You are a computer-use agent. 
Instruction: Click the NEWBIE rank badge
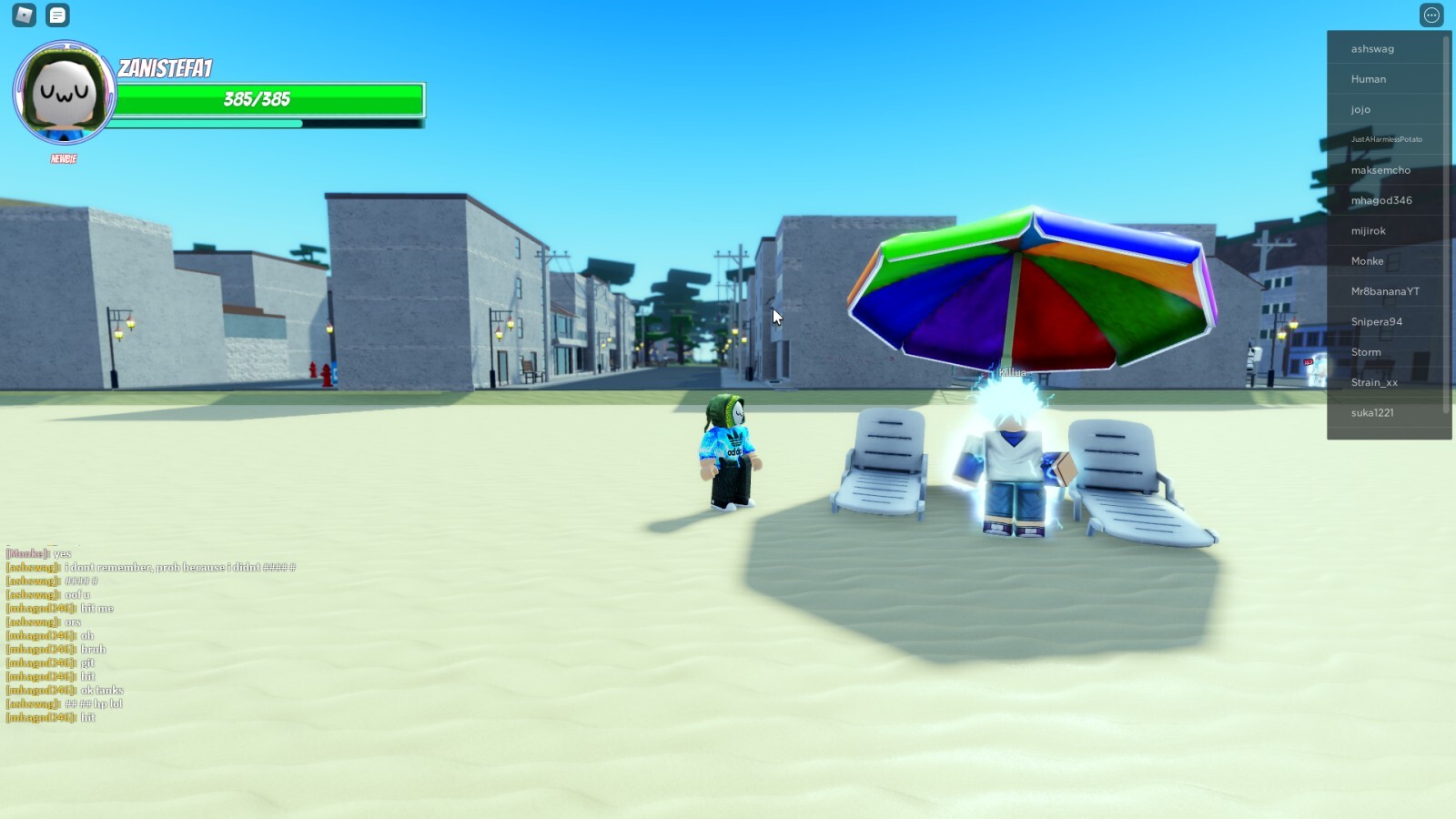pyautogui.click(x=61, y=159)
